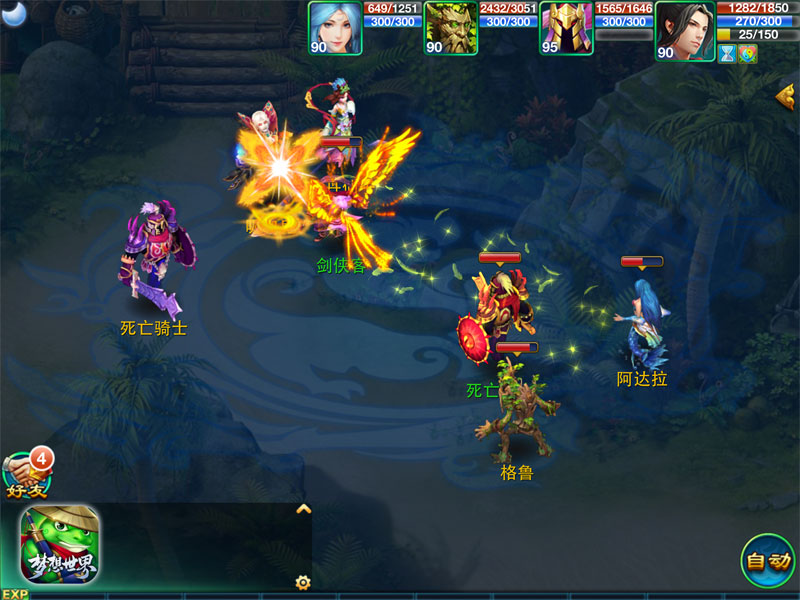
Task: Click the colorful orb buff icon
Action: click(x=748, y=54)
